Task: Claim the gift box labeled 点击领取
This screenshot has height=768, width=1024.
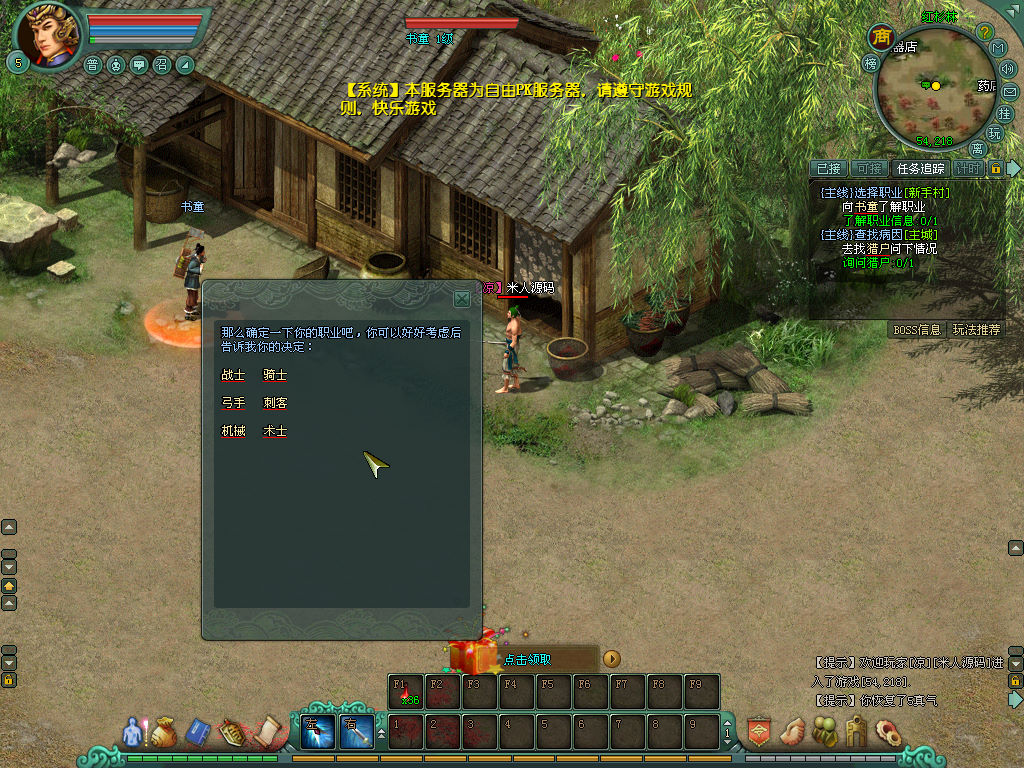Action: [x=473, y=657]
